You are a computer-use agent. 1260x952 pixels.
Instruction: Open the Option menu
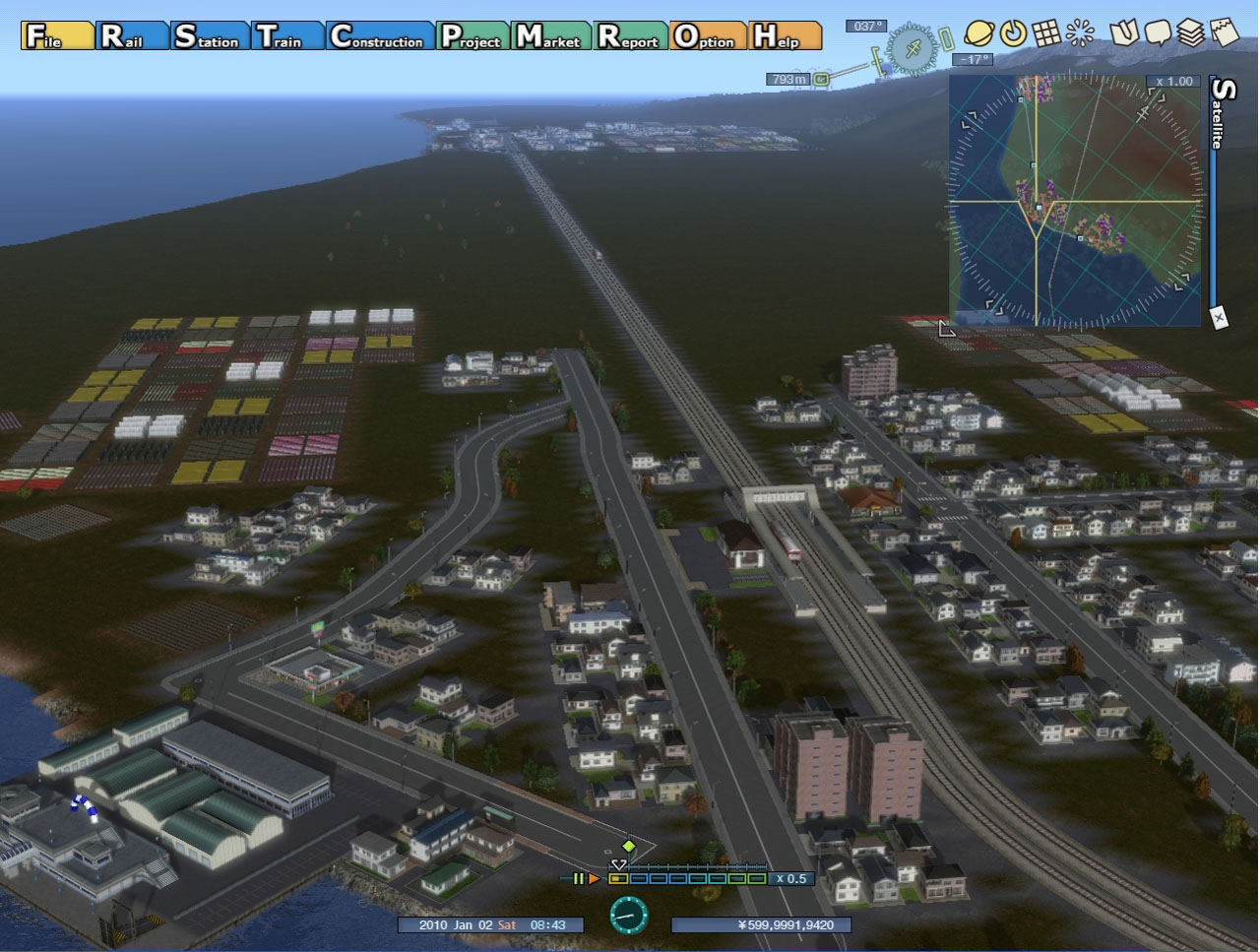[x=707, y=36]
